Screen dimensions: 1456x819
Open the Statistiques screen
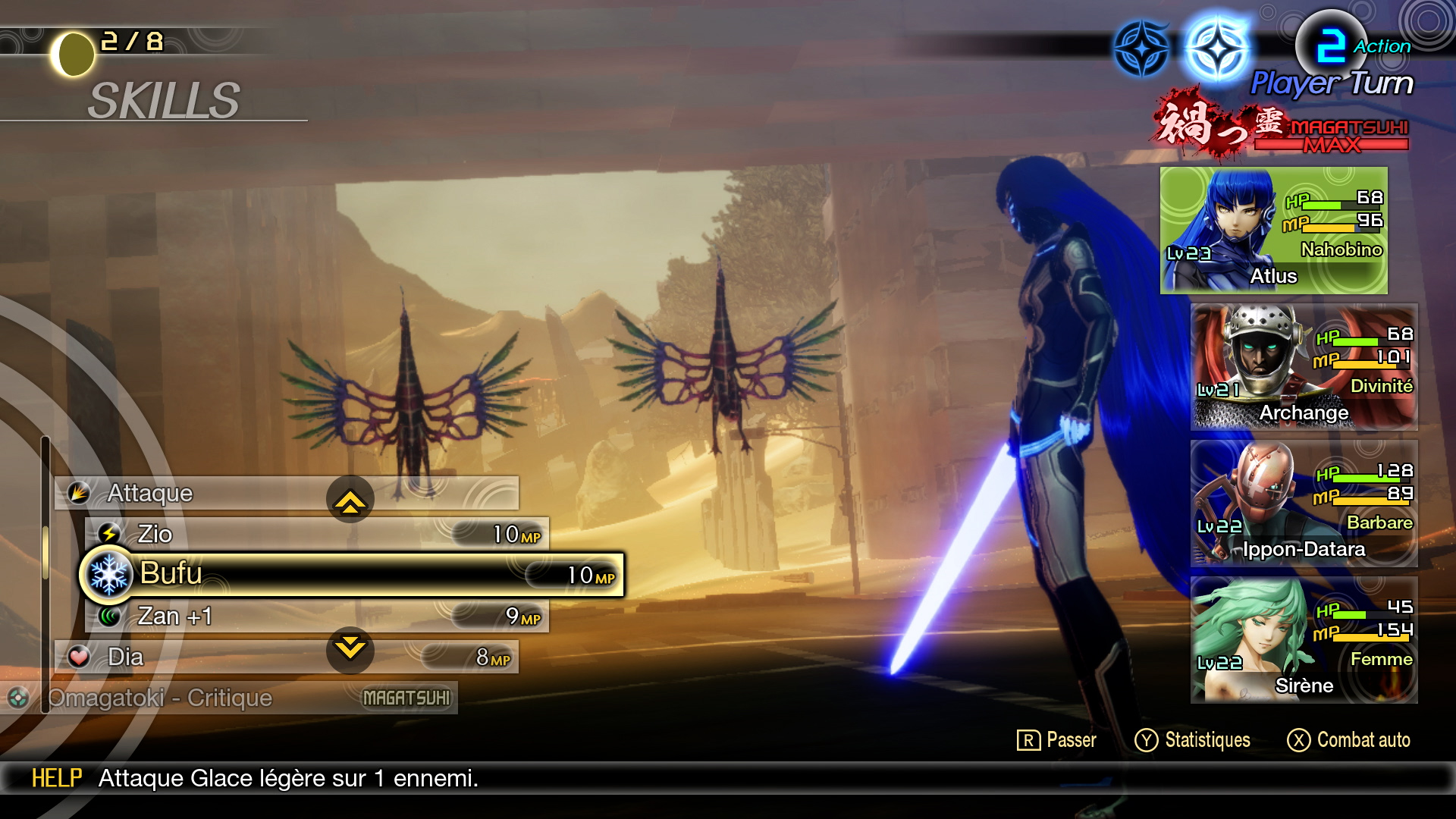pyautogui.click(x=1192, y=740)
